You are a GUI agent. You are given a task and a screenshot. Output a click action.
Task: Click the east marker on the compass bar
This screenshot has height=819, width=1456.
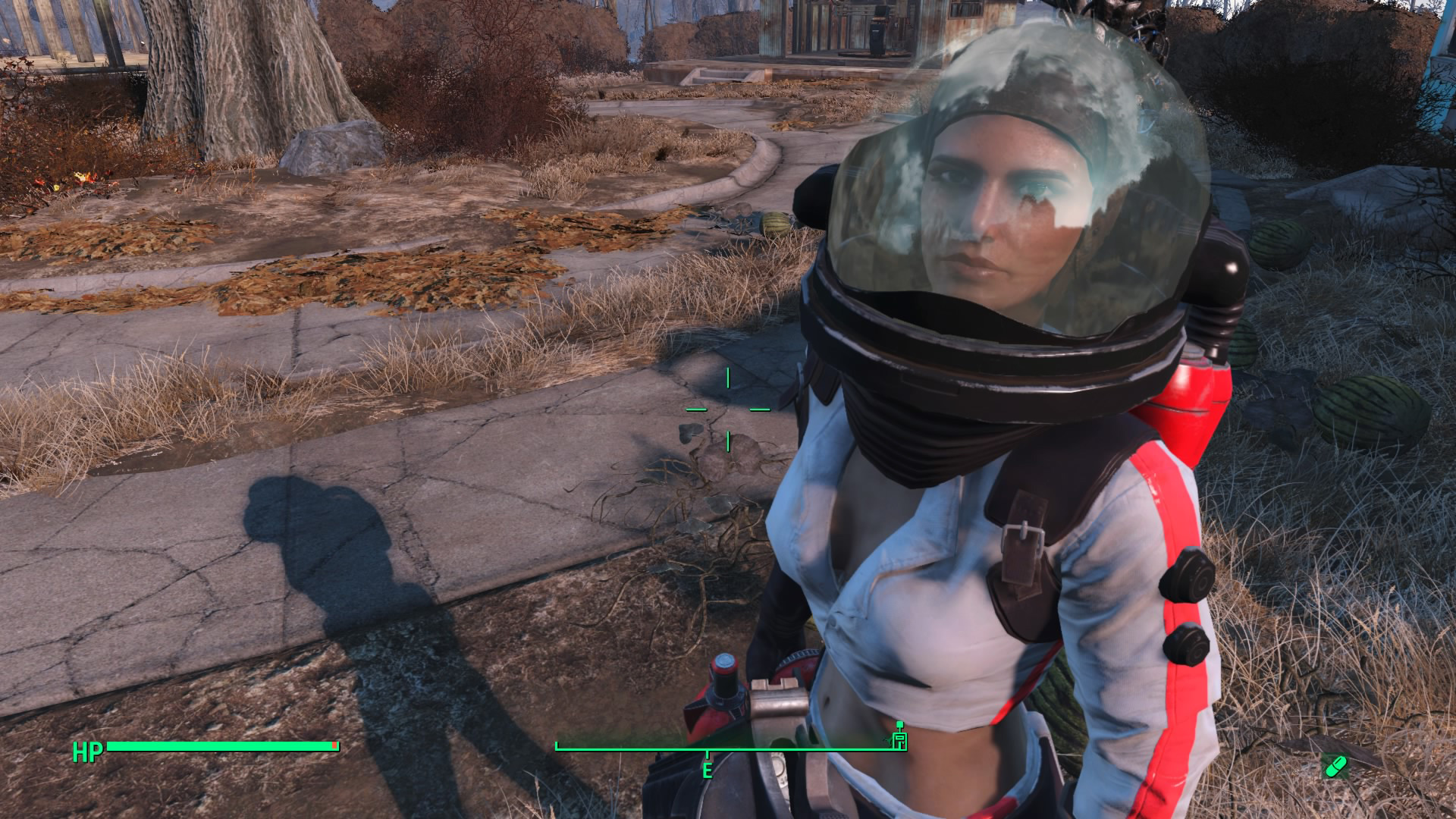click(x=708, y=770)
